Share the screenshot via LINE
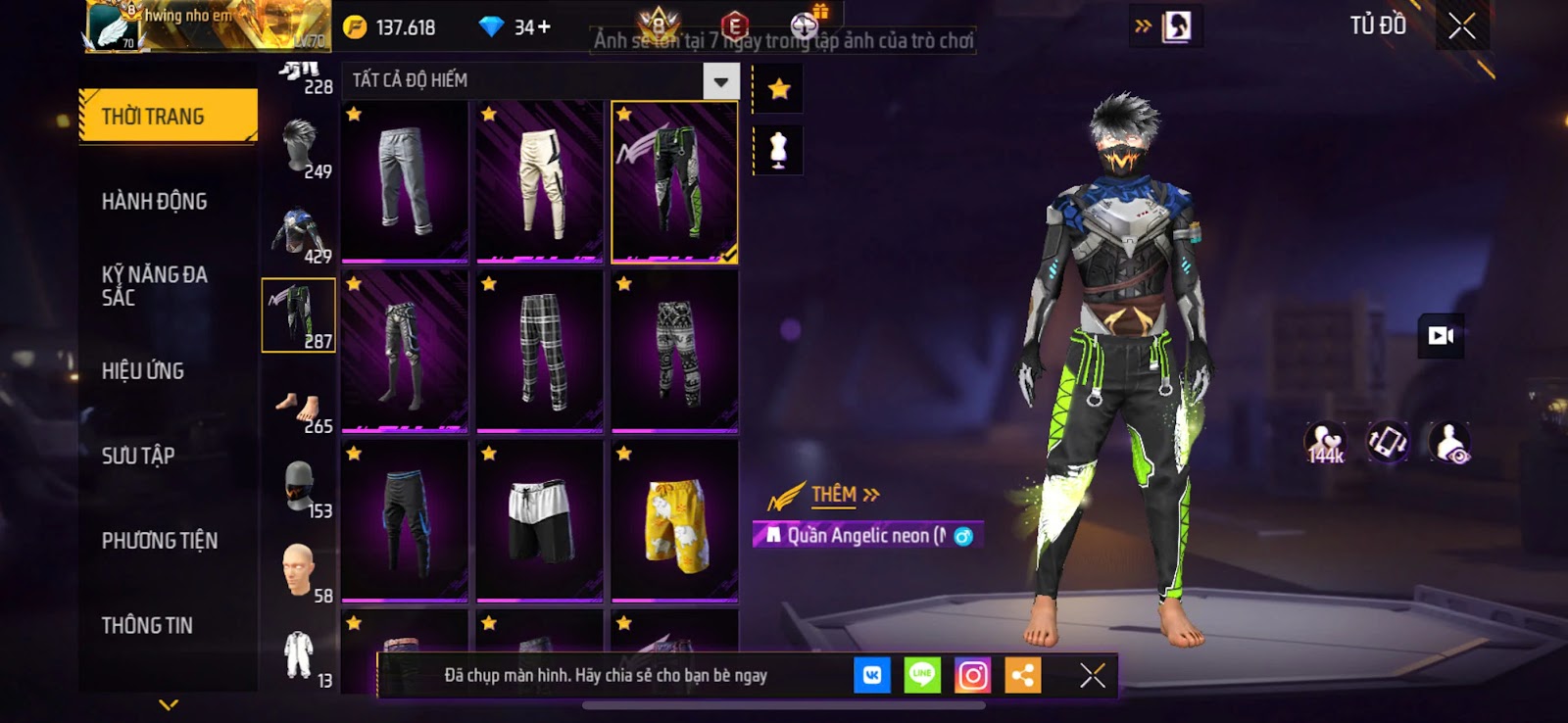Viewport: 1568px width, 723px height. (x=921, y=676)
